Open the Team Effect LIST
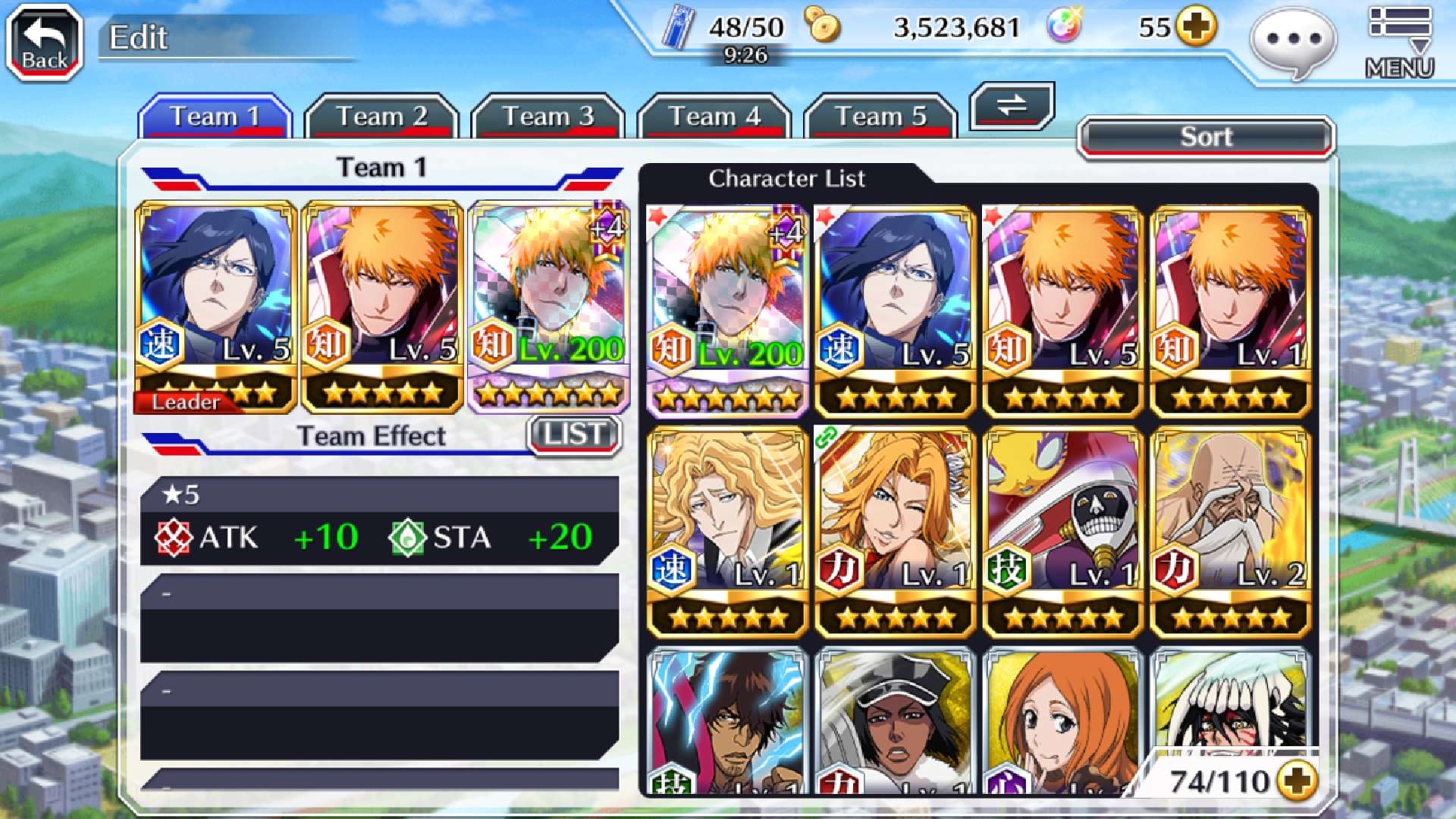 [x=575, y=435]
